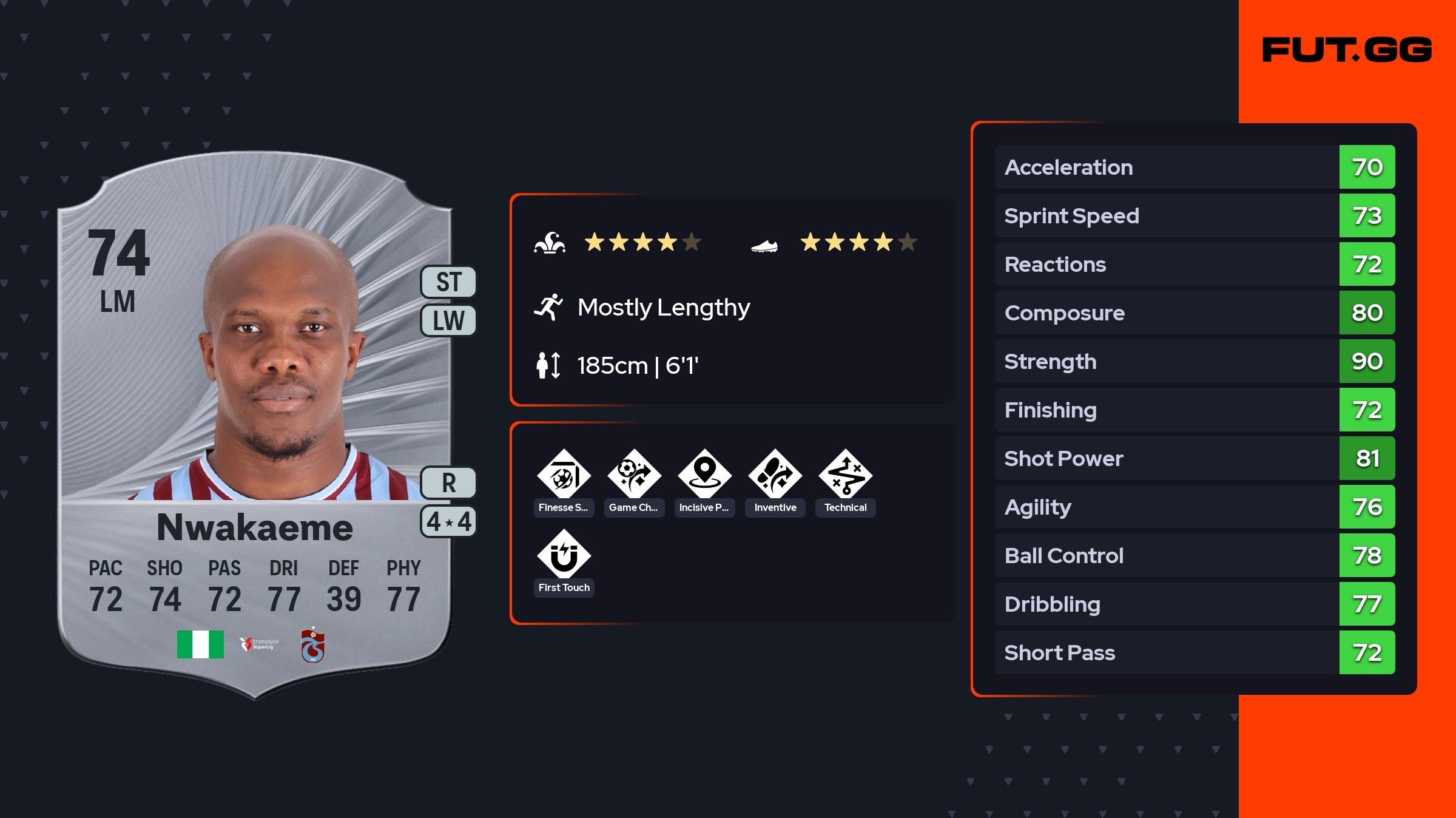Viewport: 1456px width, 818px height.
Task: Open the Inventive playstyle icon
Action: coord(775,475)
